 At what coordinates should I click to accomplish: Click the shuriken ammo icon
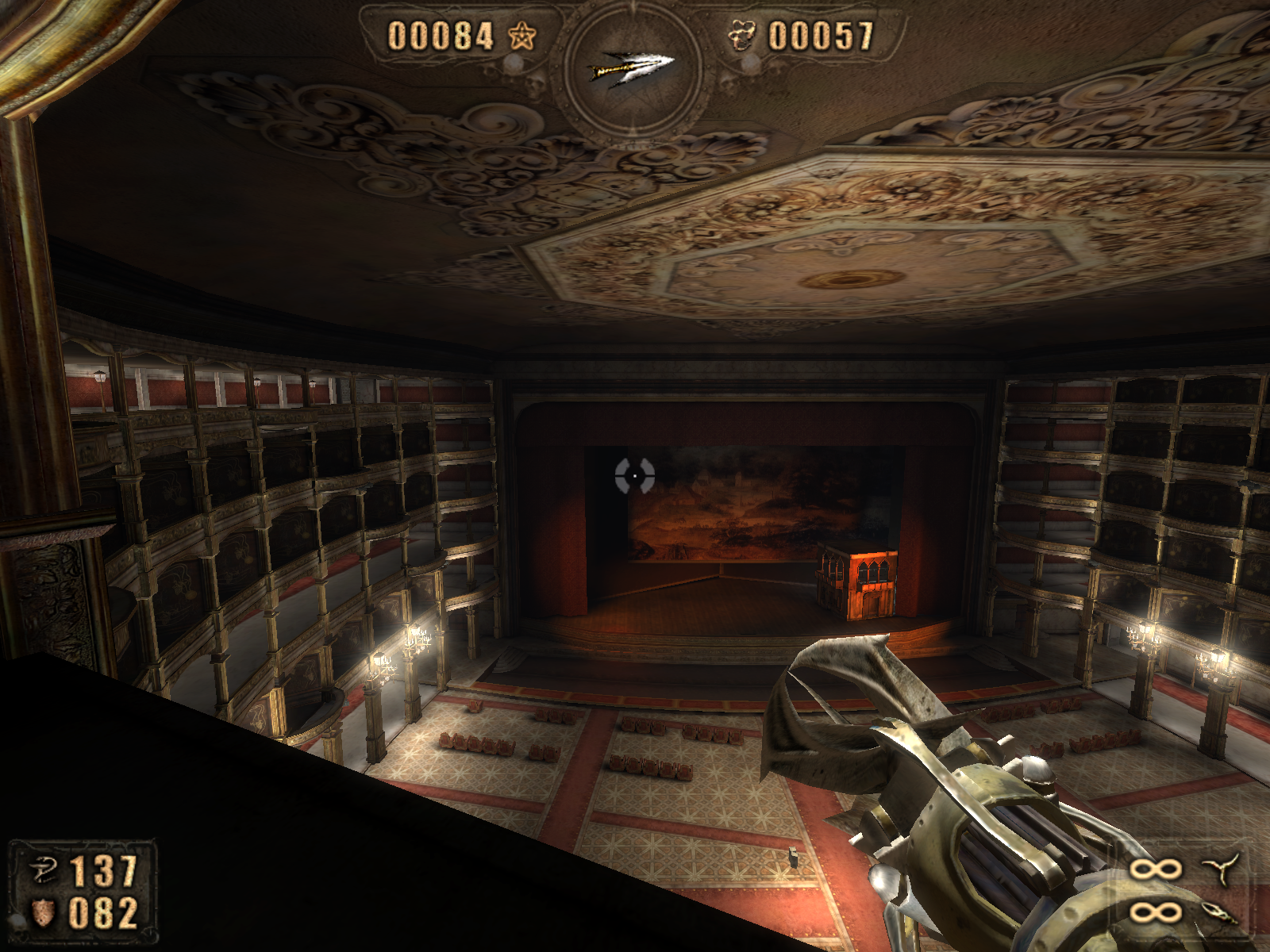[1221, 869]
